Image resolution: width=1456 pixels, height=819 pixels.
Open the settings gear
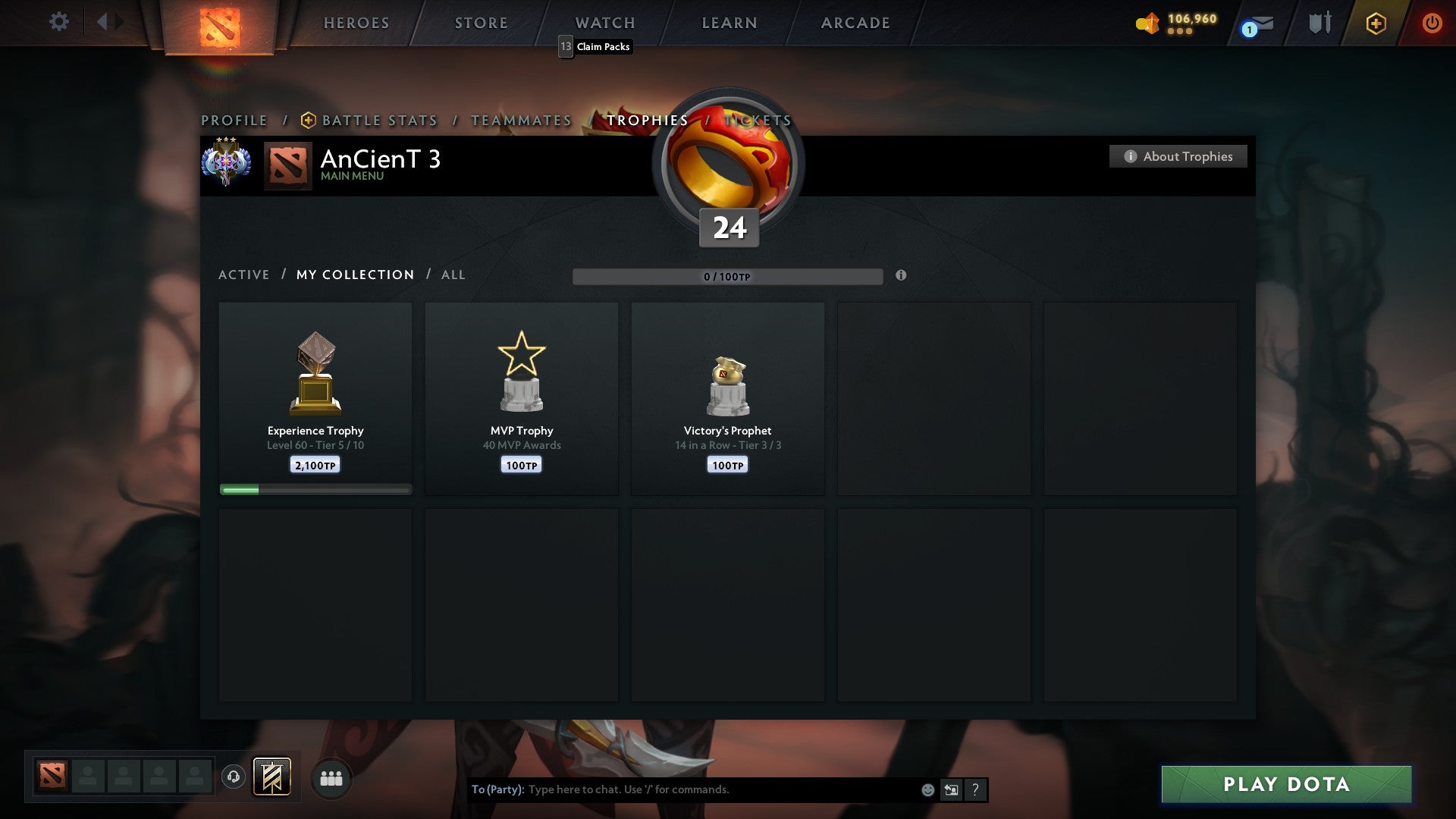[59, 22]
